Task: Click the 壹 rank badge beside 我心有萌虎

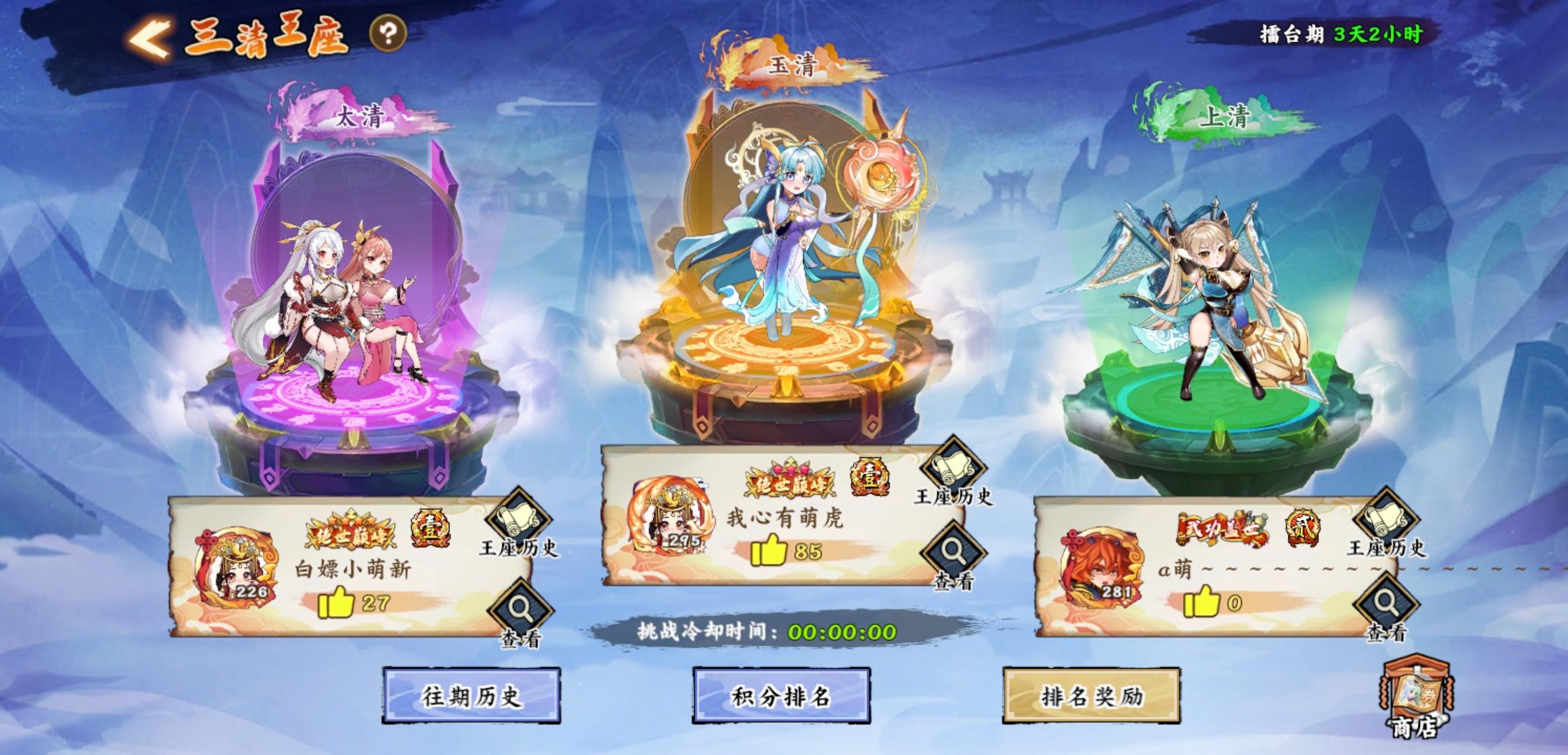Action: [x=871, y=475]
